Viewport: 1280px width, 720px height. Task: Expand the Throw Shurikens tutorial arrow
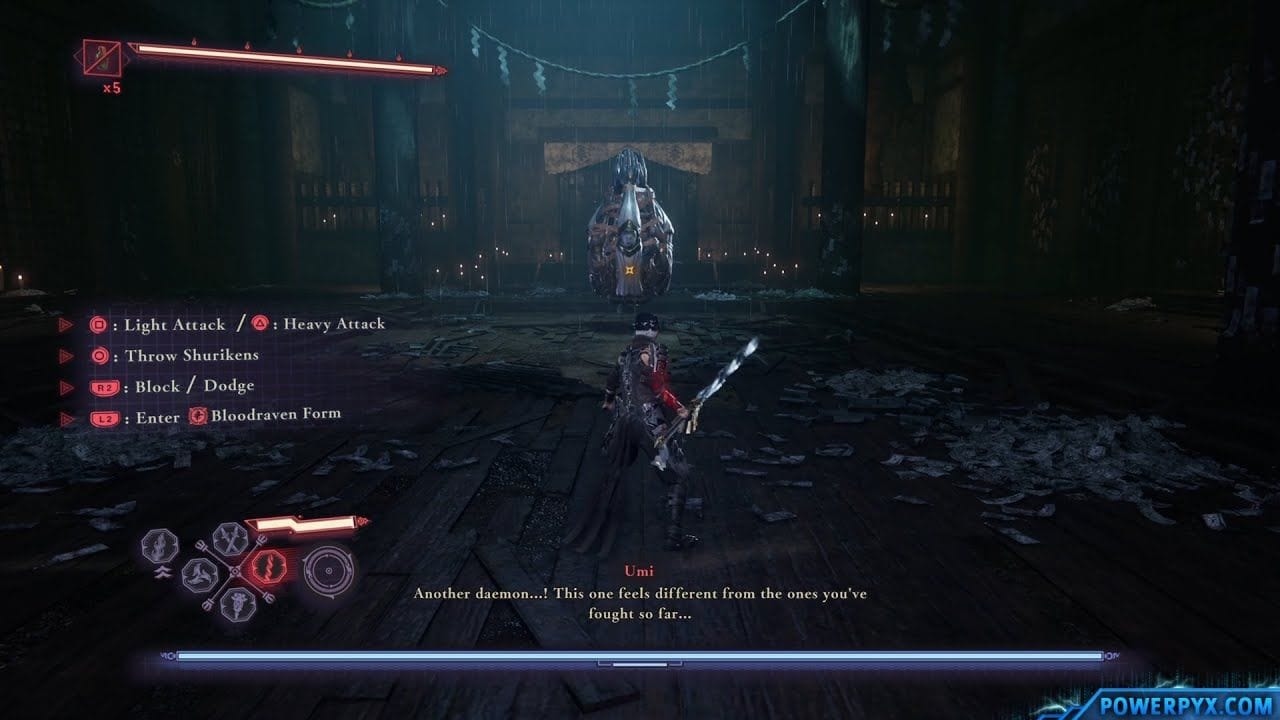pos(66,355)
